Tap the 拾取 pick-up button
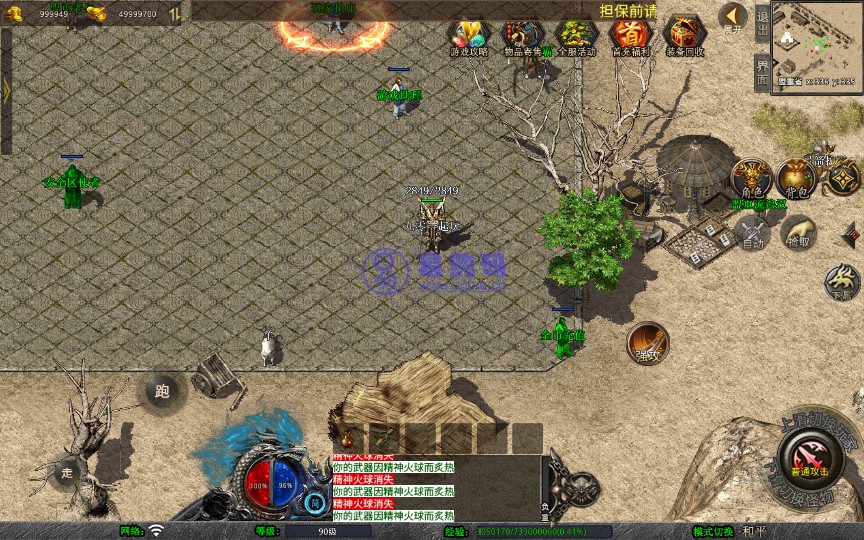 798,232
